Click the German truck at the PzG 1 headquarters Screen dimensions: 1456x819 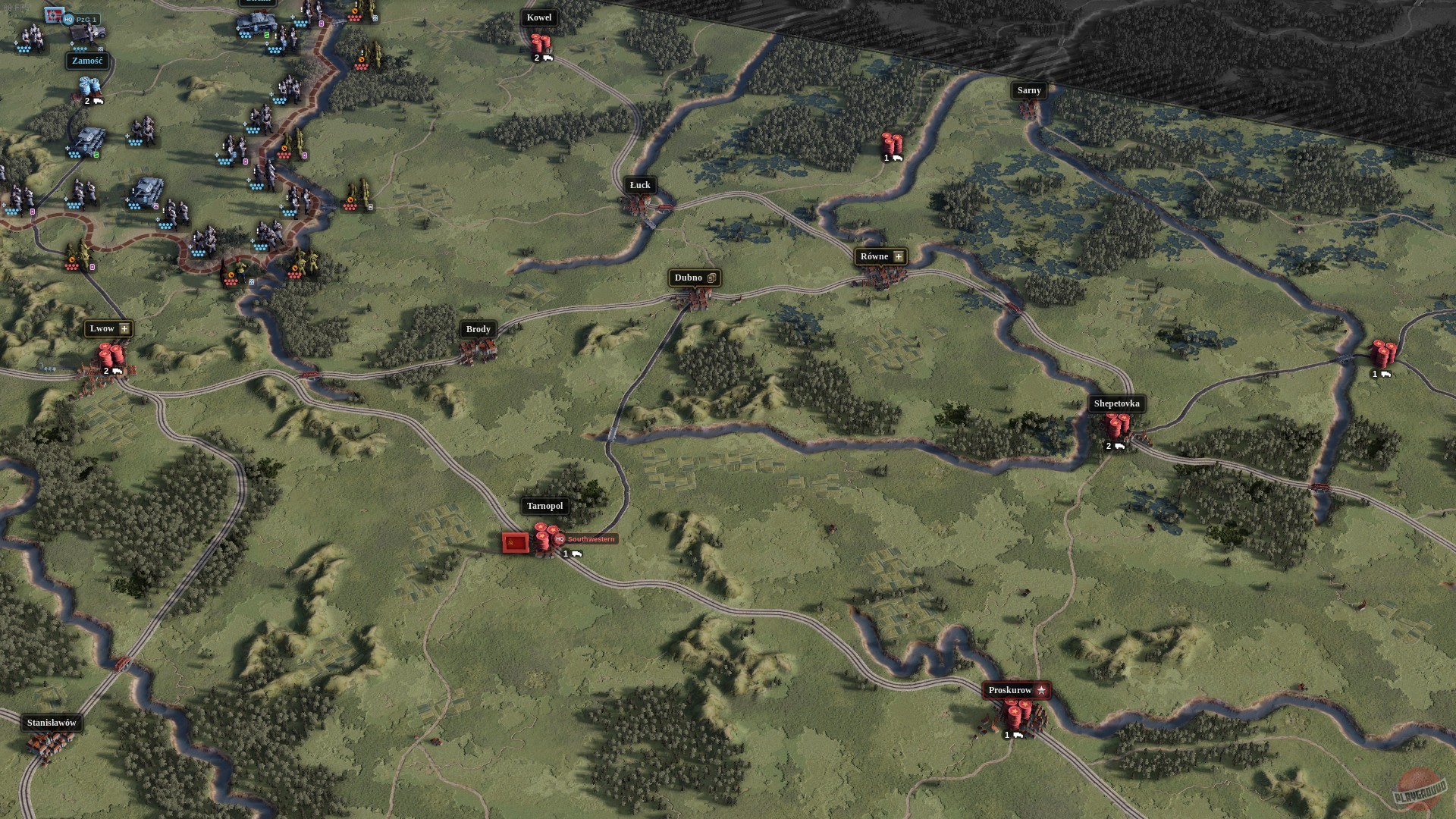(x=88, y=33)
